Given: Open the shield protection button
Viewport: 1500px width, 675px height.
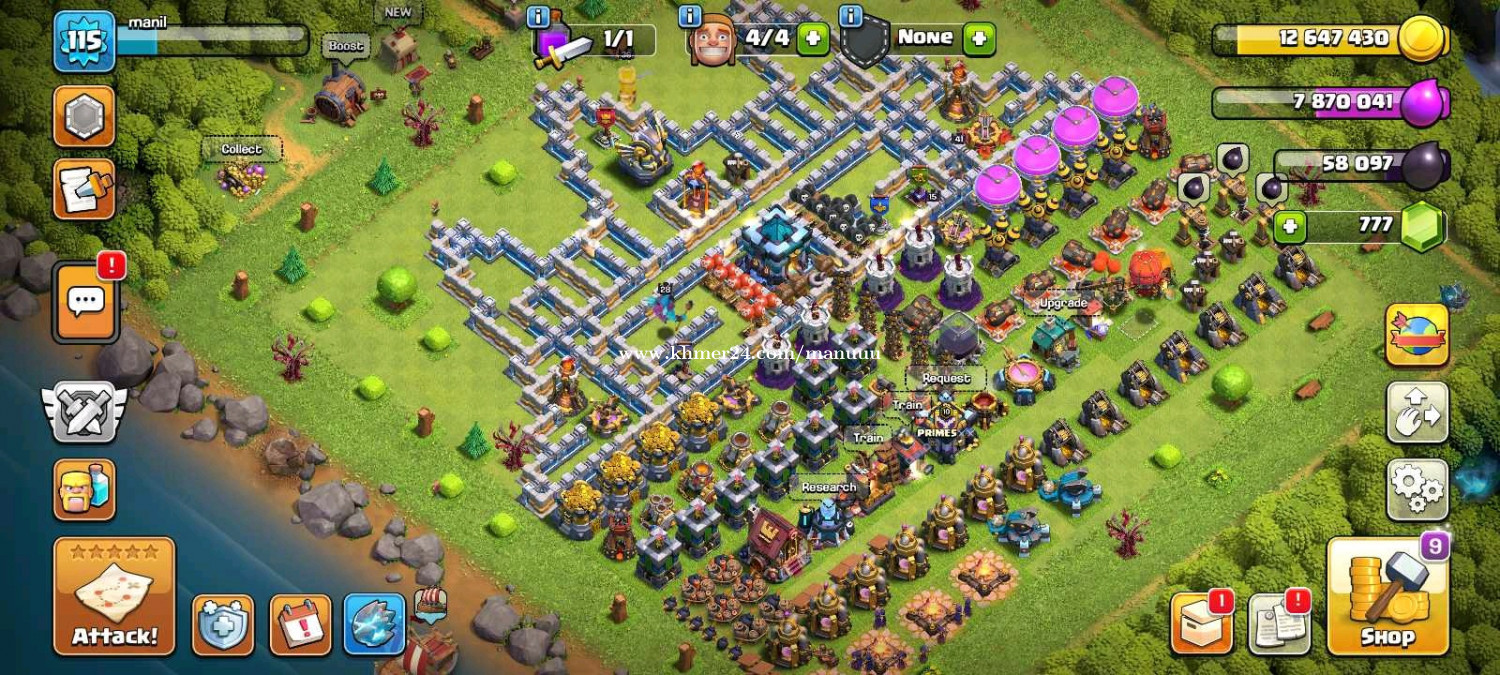Looking at the screenshot, I should [x=223, y=625].
